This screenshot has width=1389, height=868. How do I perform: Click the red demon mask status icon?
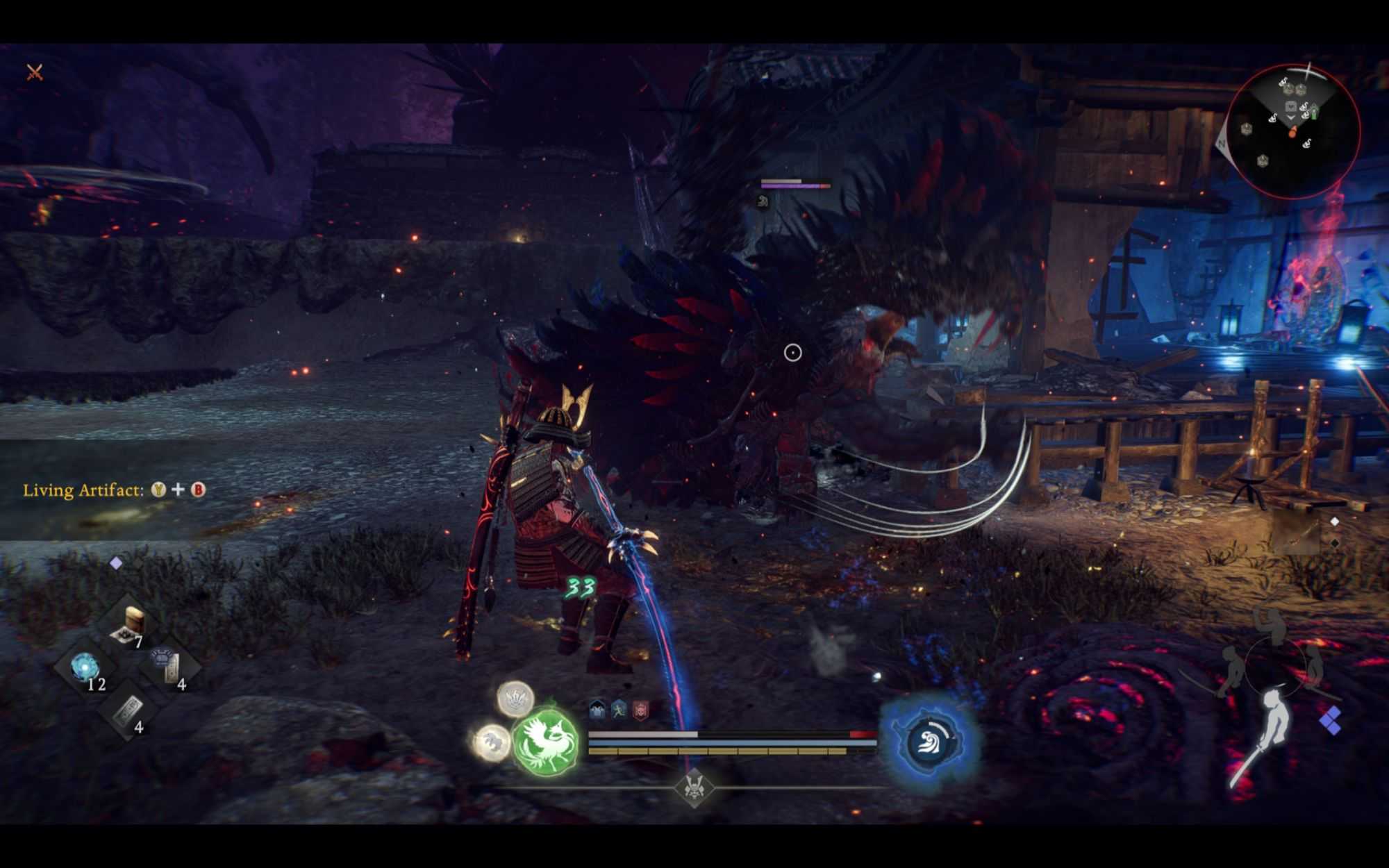640,710
